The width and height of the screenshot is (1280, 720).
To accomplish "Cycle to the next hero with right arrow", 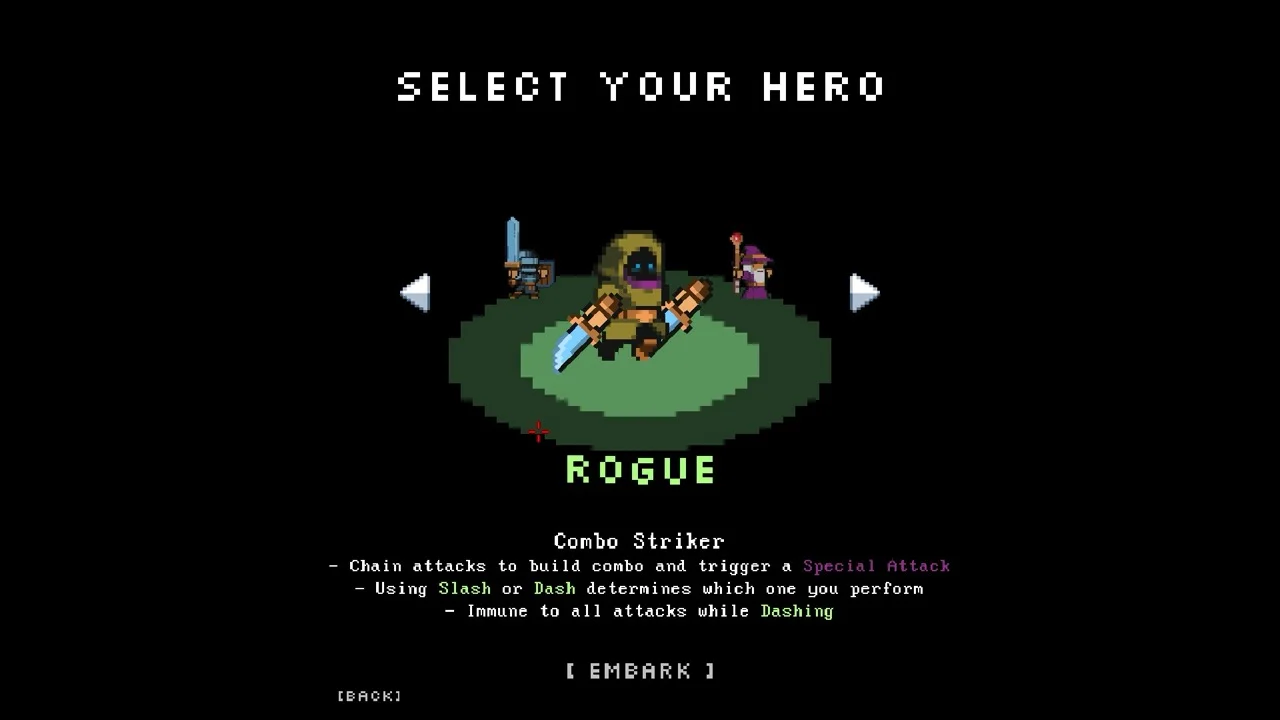I will [864, 292].
